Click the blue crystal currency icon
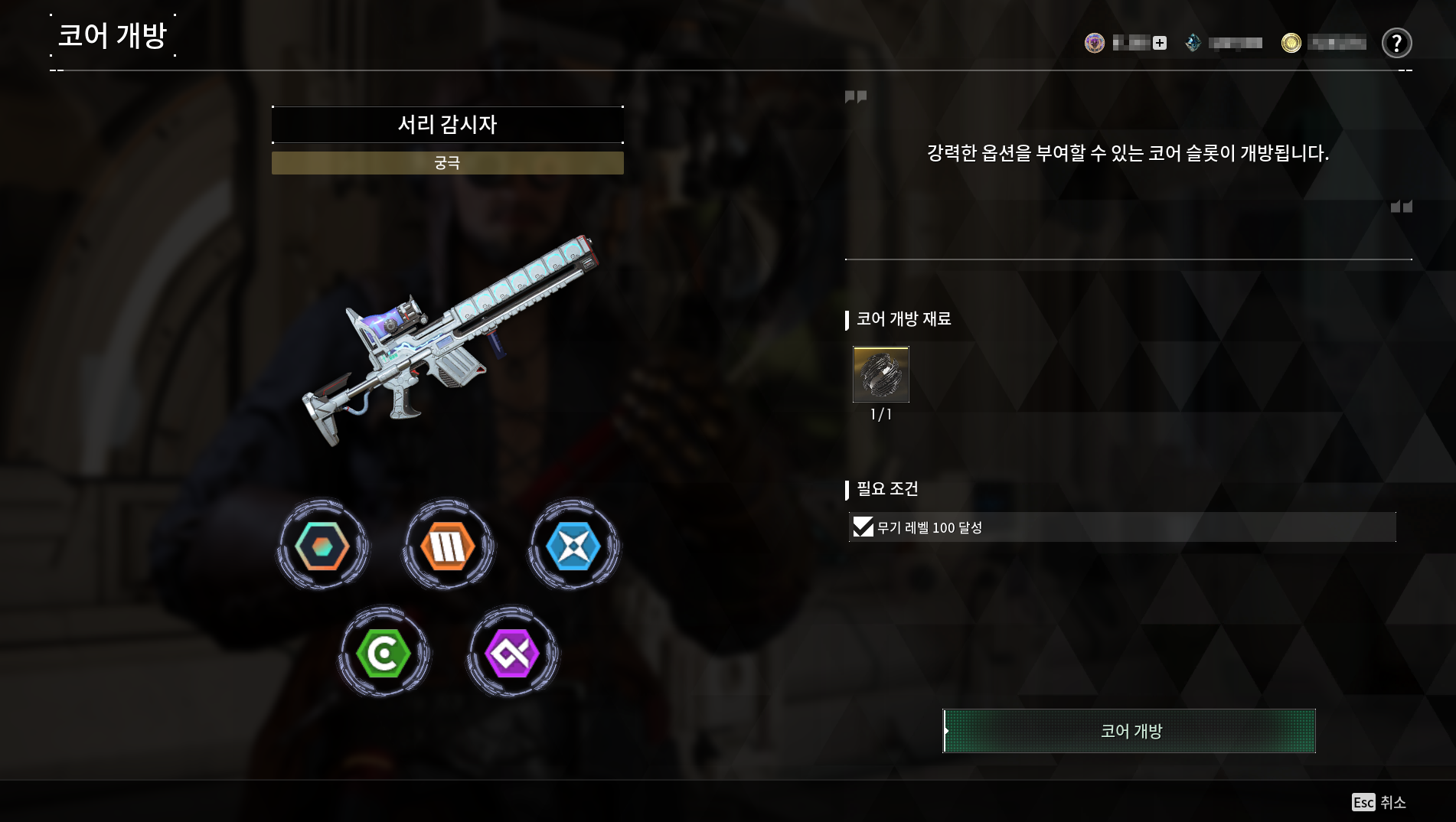This screenshot has height=822, width=1456. click(1192, 43)
